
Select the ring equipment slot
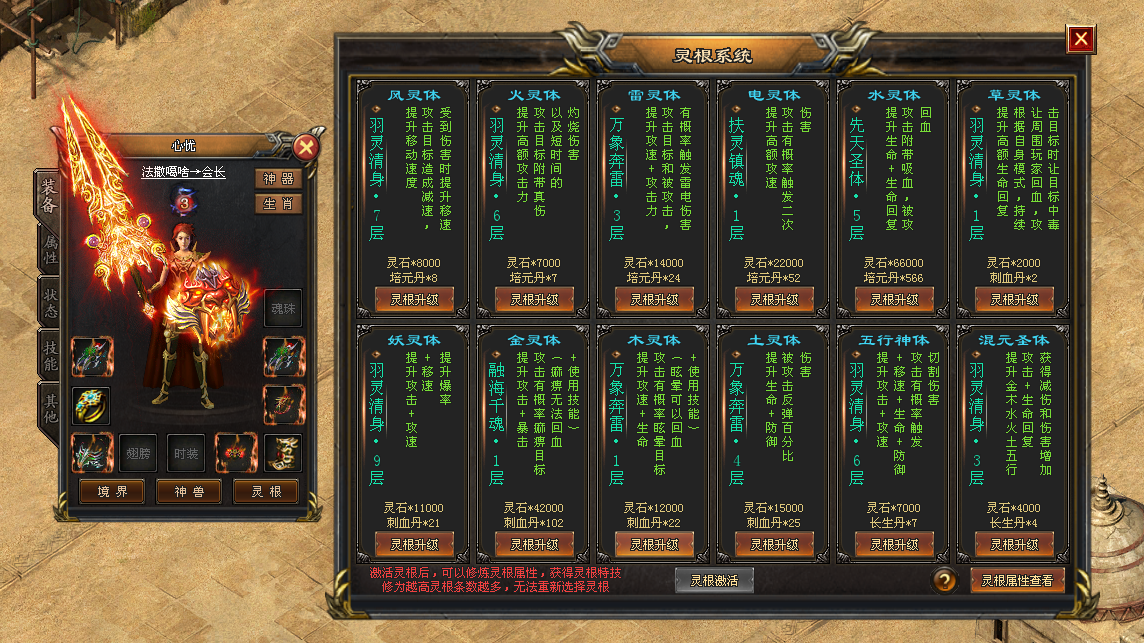point(91,405)
